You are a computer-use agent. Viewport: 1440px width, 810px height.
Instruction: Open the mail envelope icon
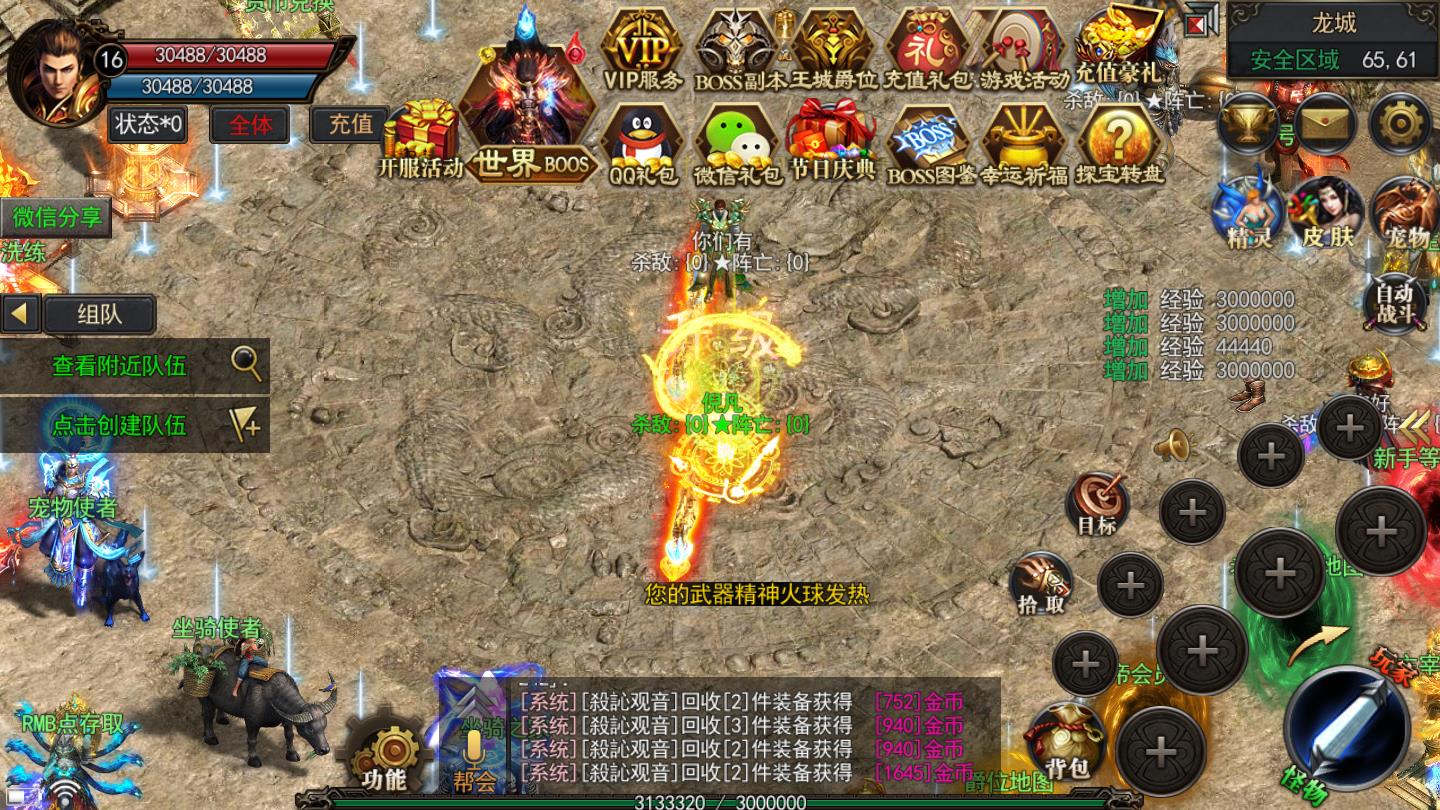(1326, 123)
